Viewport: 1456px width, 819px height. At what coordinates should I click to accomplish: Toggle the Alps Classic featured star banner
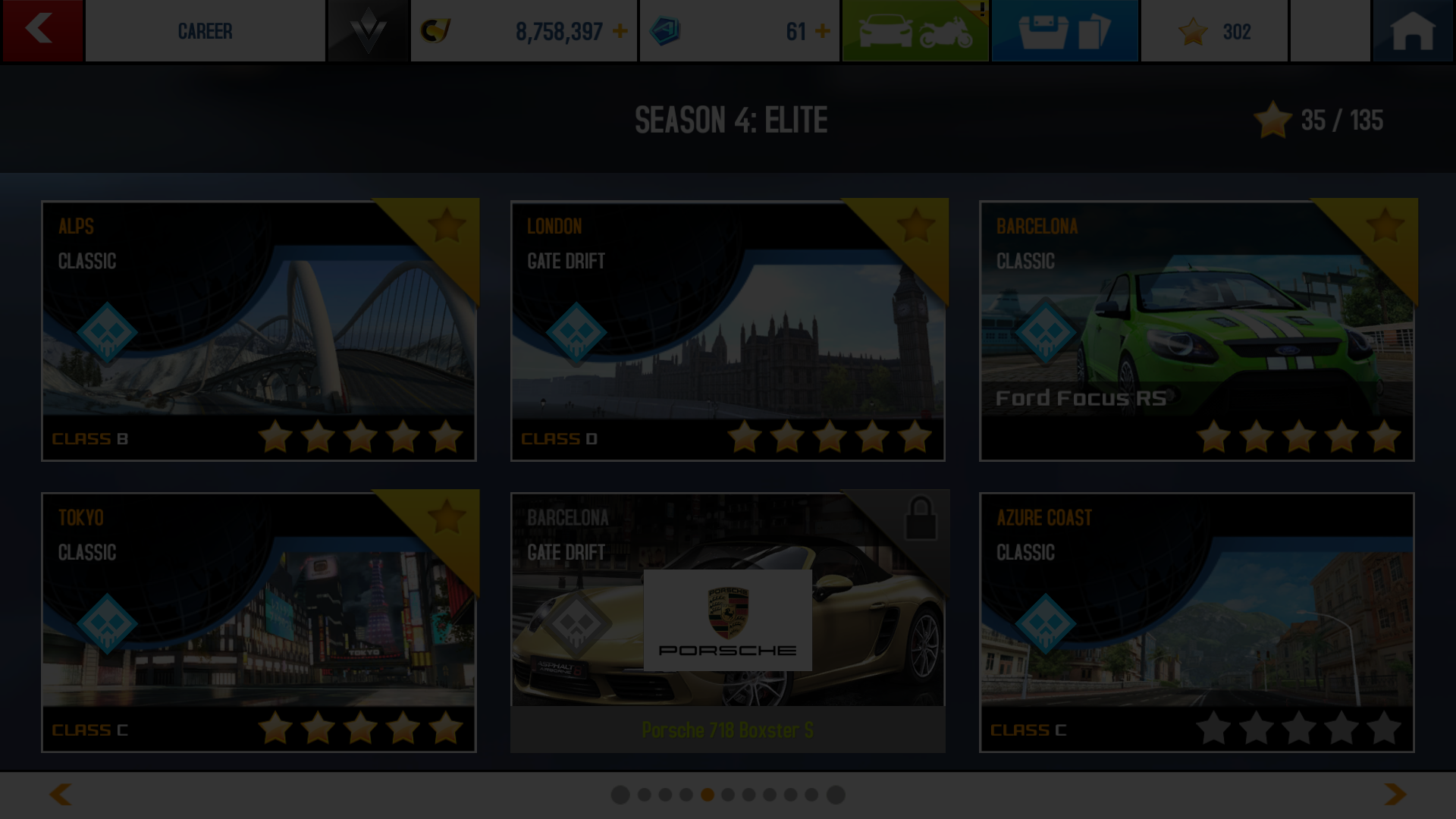coord(447,227)
